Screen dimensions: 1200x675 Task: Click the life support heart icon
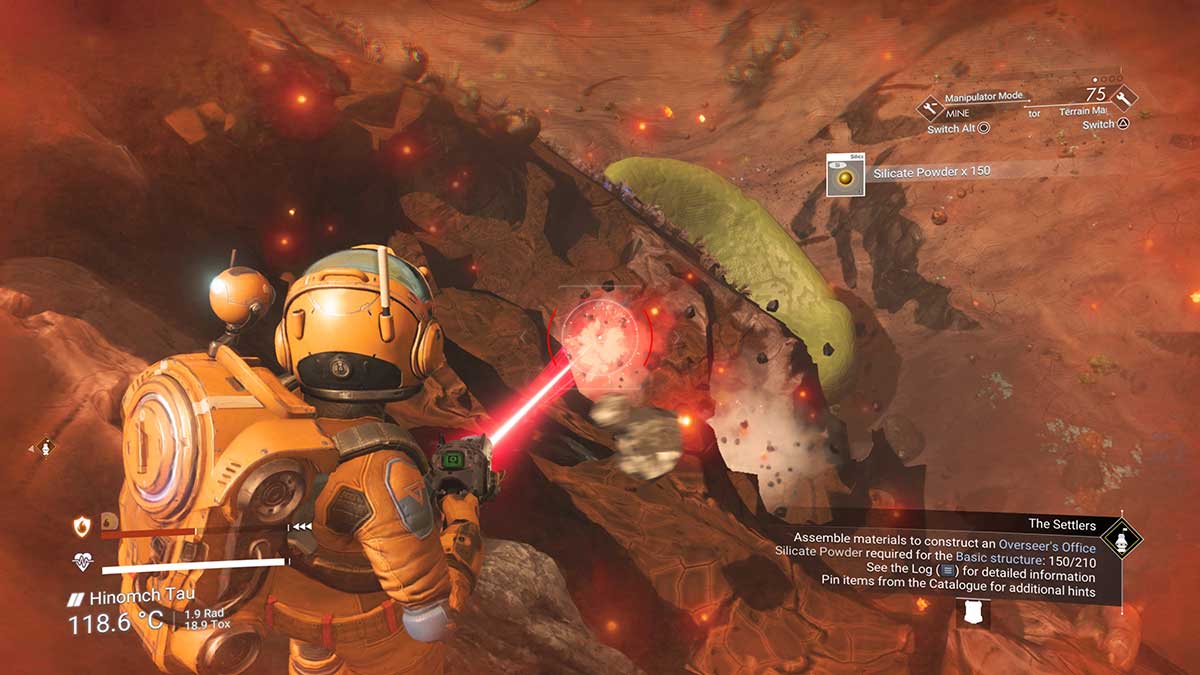(82, 563)
